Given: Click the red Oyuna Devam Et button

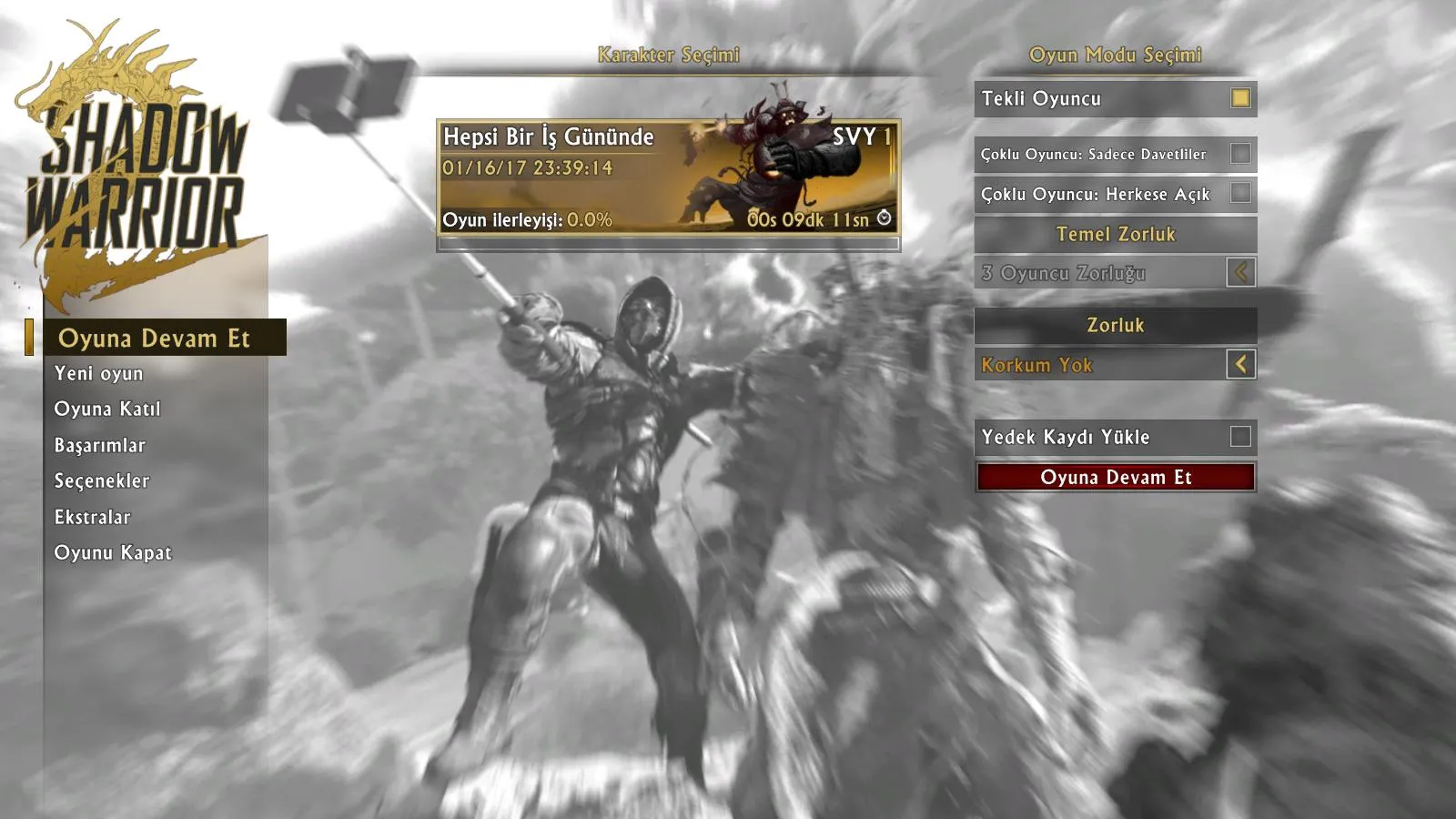Looking at the screenshot, I should [x=1116, y=478].
